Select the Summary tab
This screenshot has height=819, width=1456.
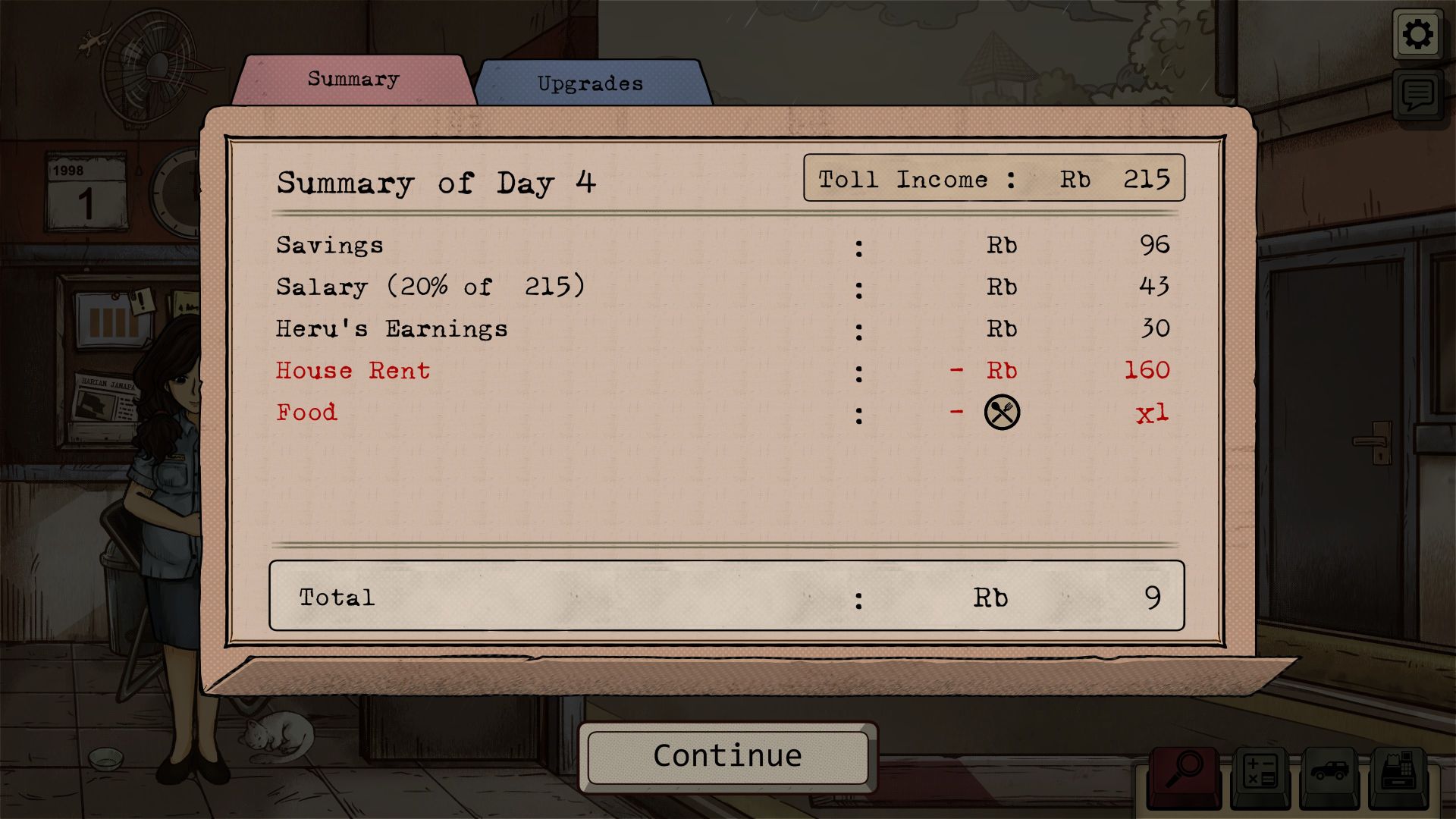(353, 79)
